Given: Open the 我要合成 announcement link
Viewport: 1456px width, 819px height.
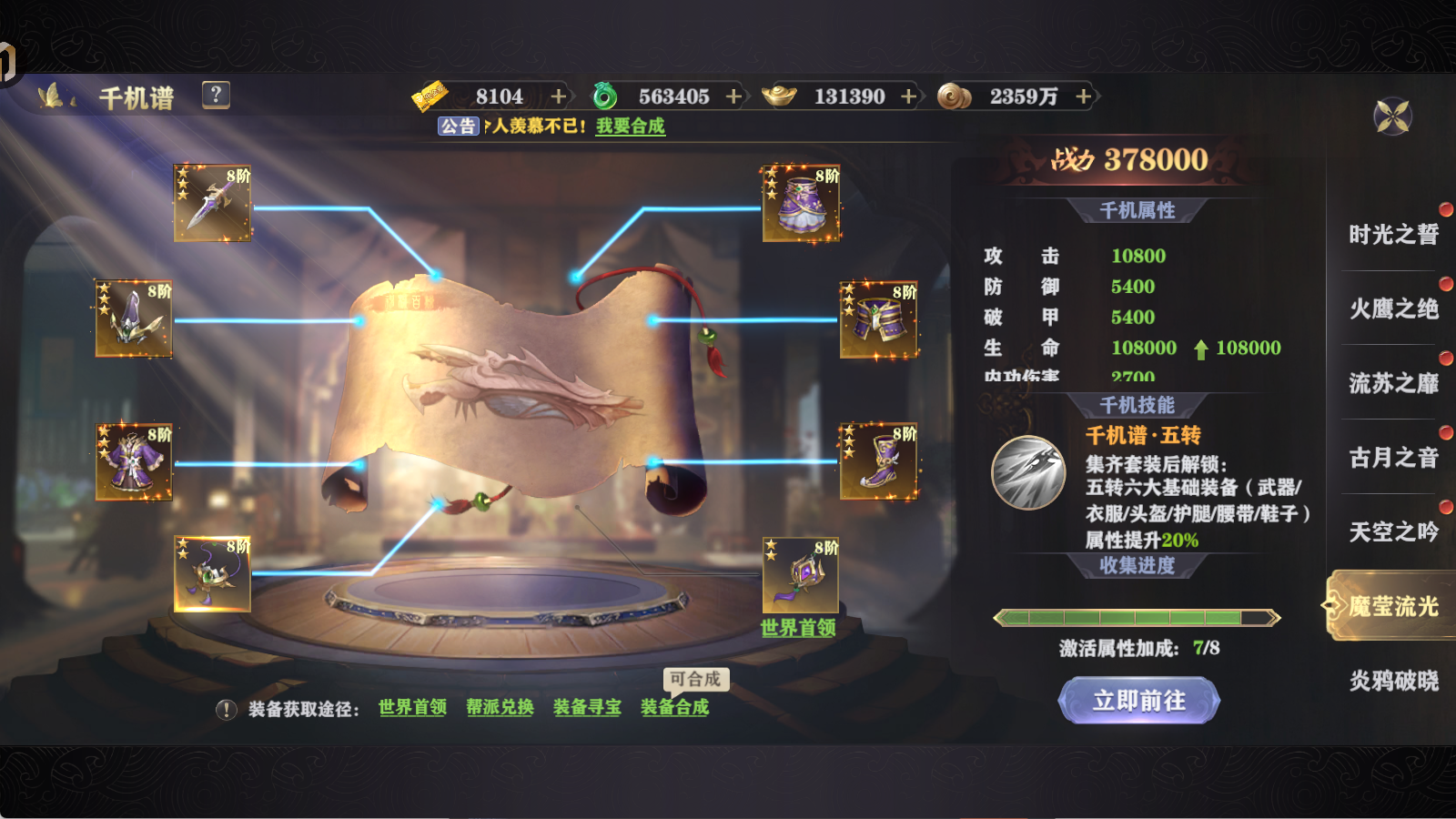Looking at the screenshot, I should click(x=630, y=127).
